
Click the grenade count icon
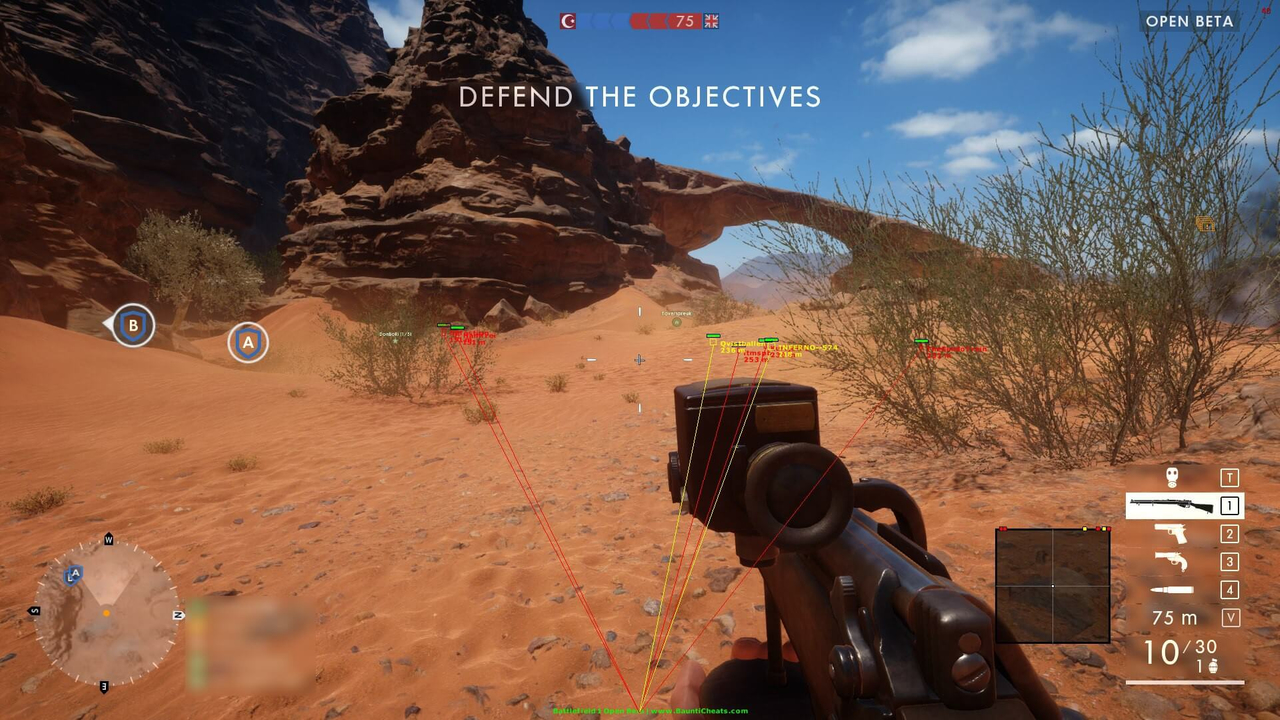[x=1214, y=665]
